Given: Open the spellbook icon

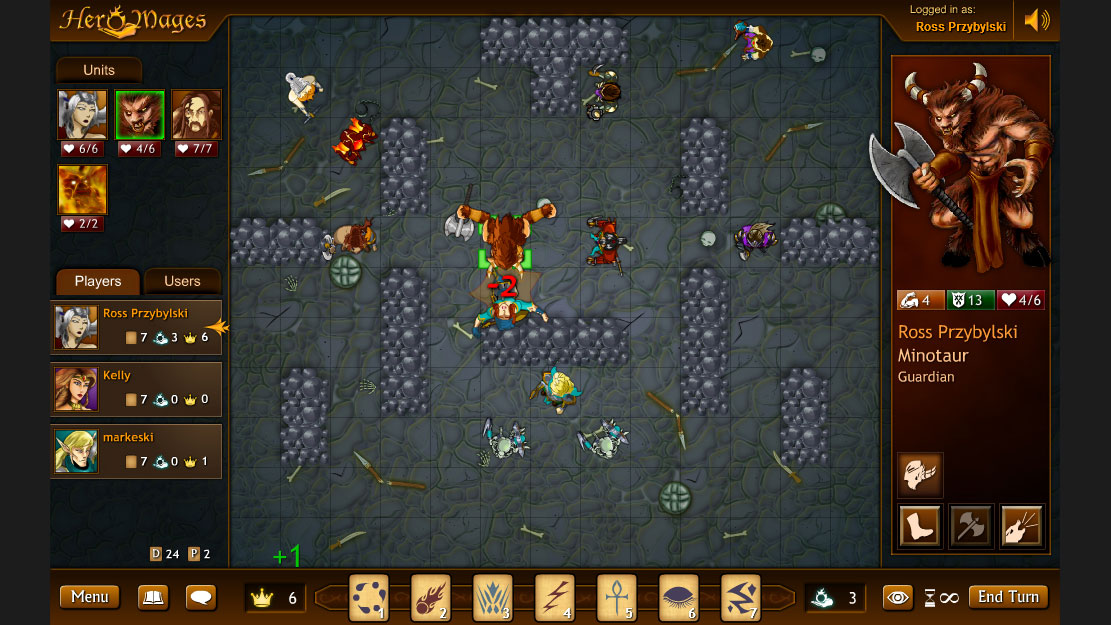Looking at the screenshot, I should tap(153, 597).
